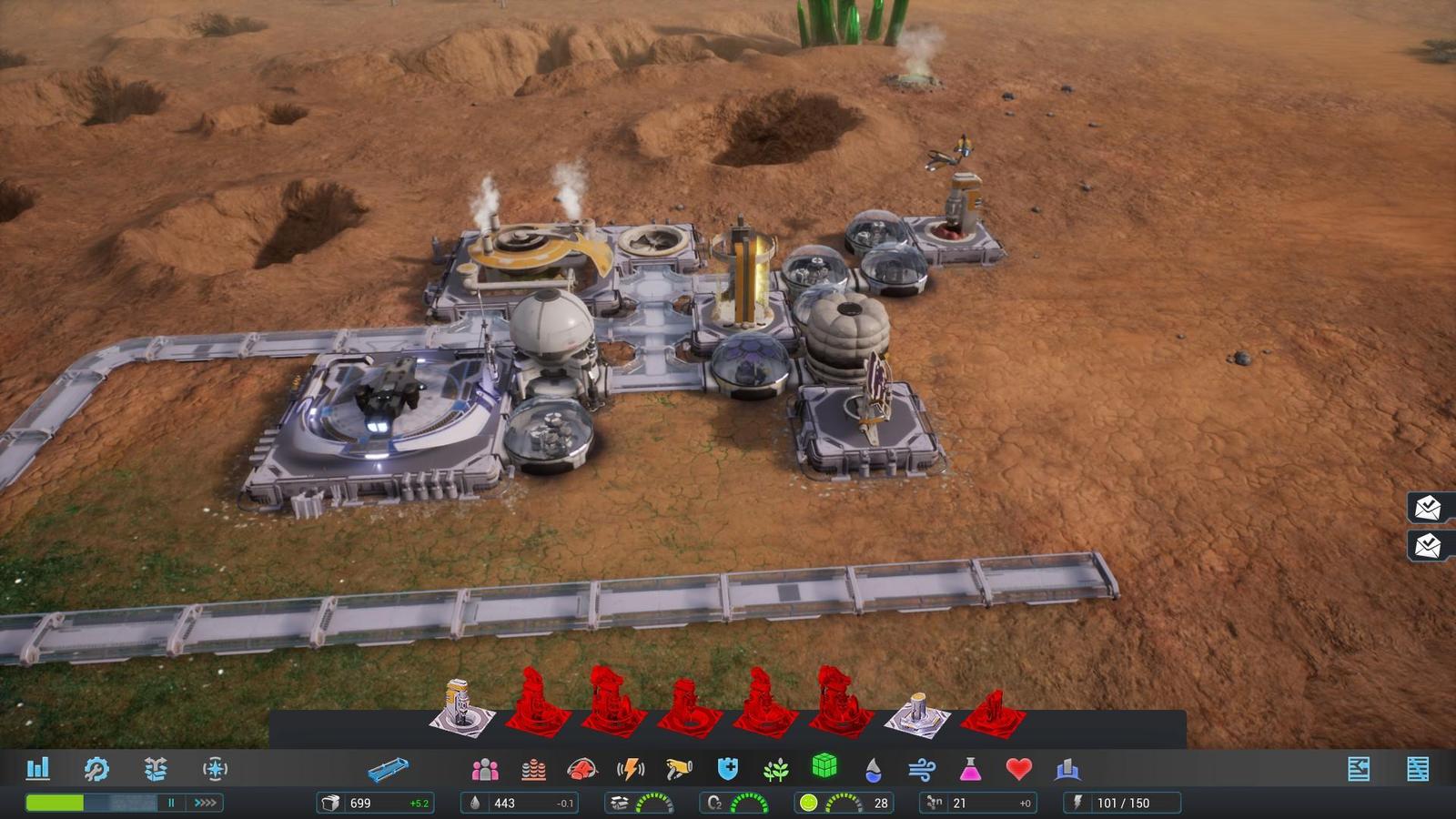Select the green cube resources category
Viewport: 1456px width, 819px height.
[x=824, y=766]
